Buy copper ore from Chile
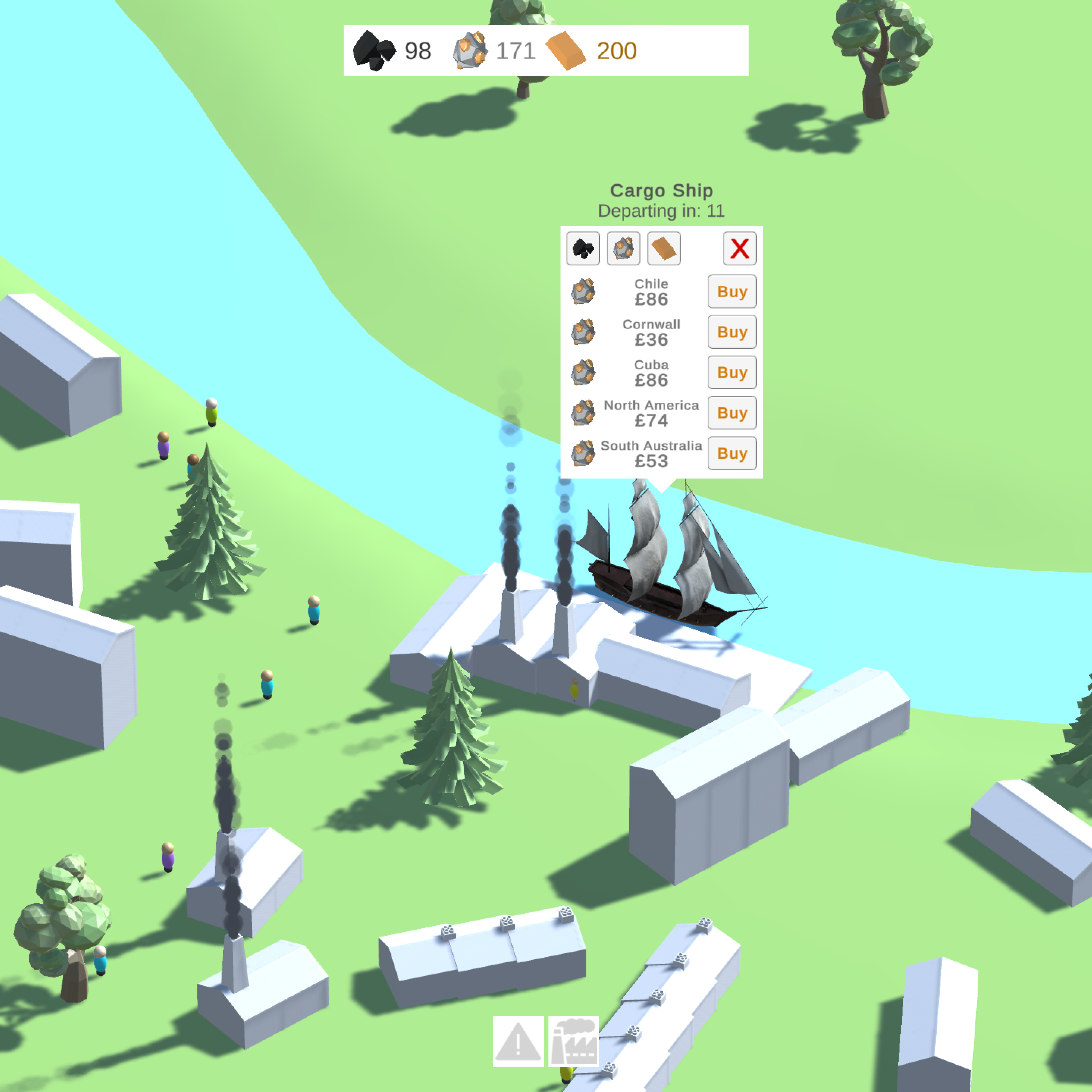 [731, 292]
